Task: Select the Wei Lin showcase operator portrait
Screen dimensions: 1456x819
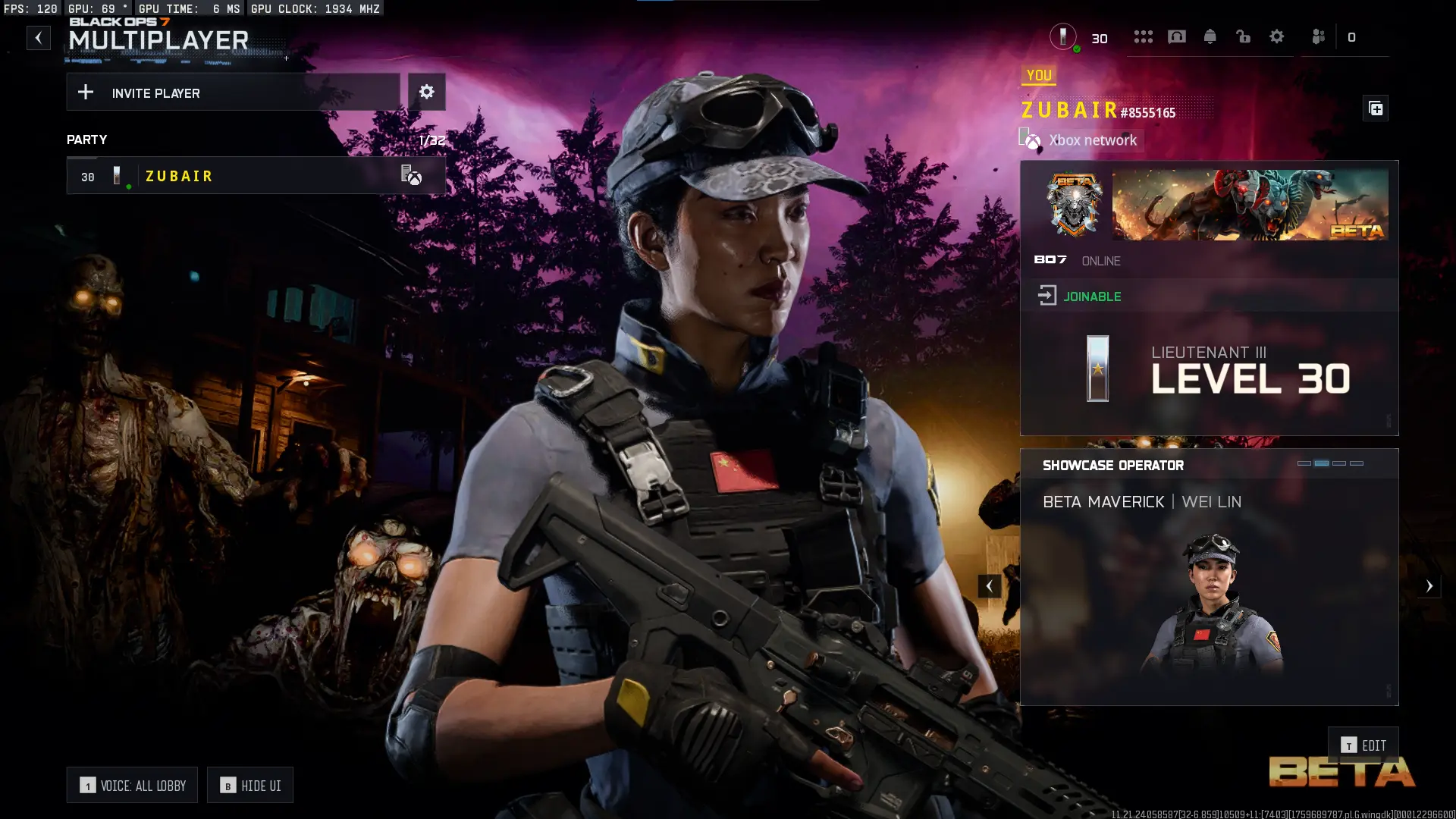Action: 1210,603
